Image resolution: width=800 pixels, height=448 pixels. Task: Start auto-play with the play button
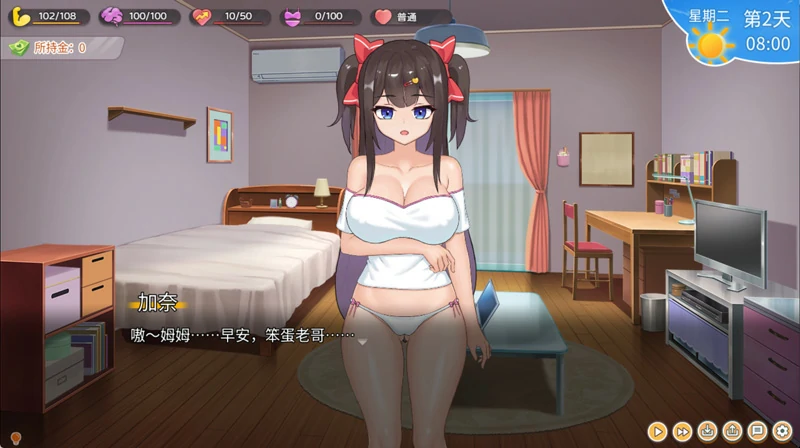(x=657, y=431)
